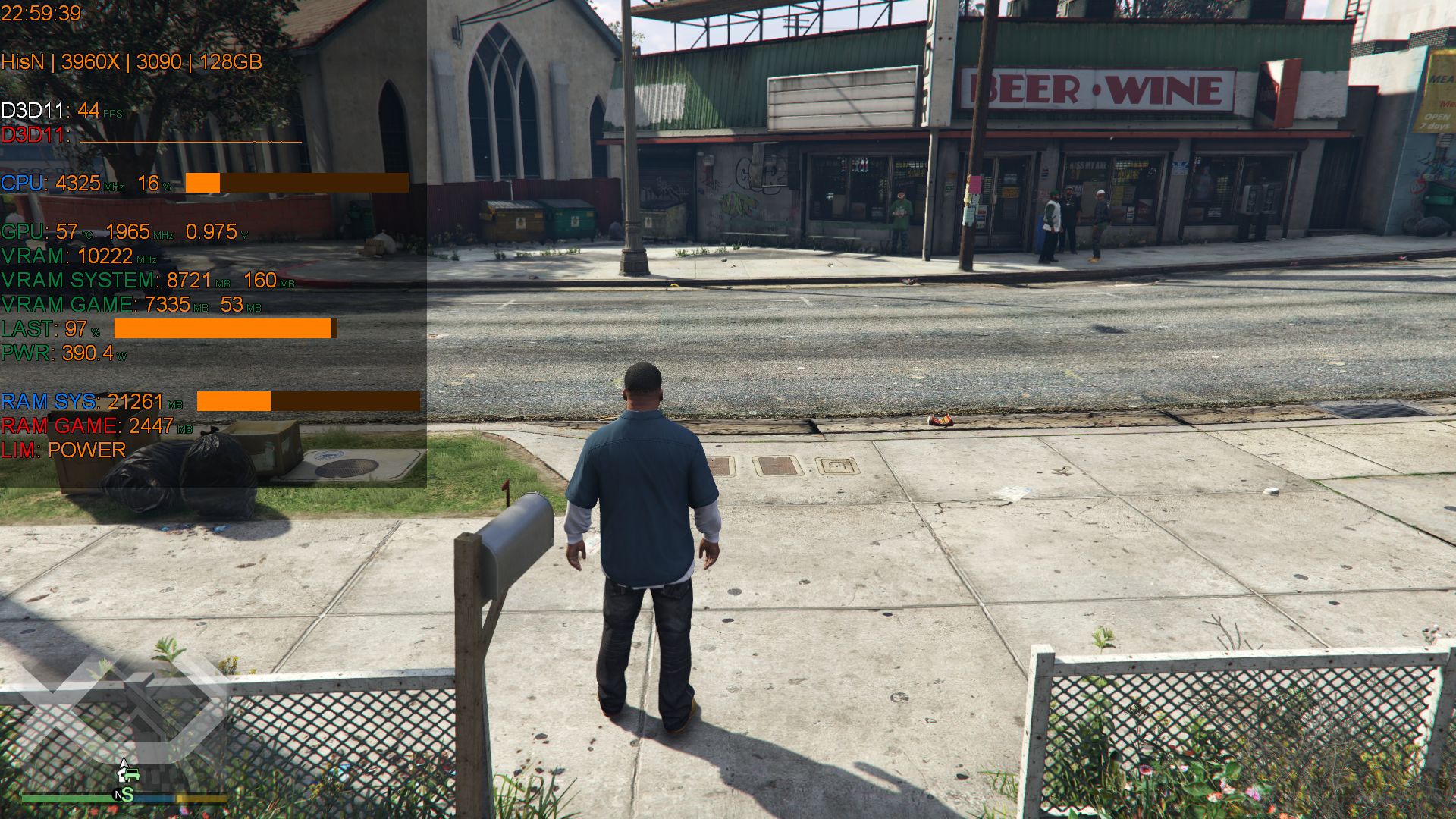Click the white safehouse blip on the minimap
The height and width of the screenshot is (819, 1456).
click(121, 776)
